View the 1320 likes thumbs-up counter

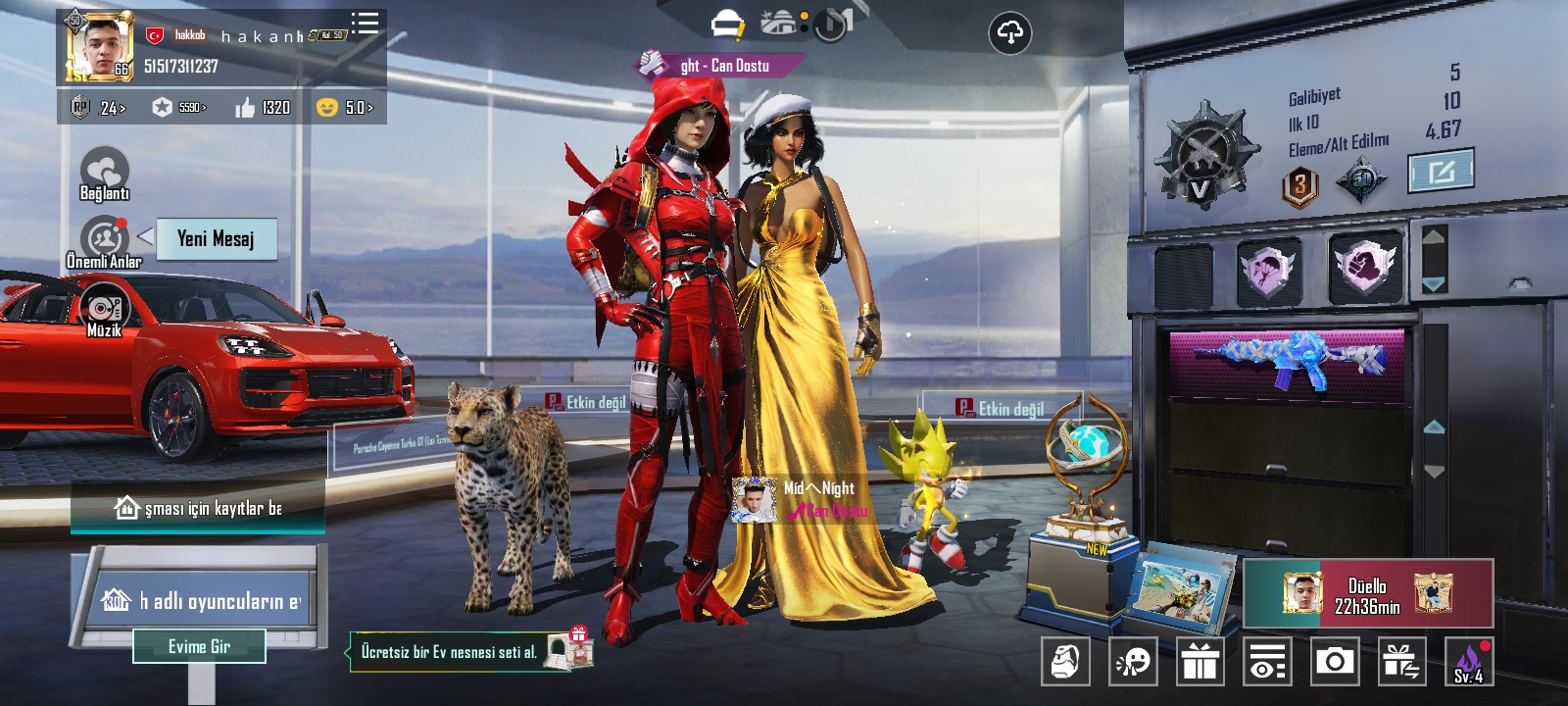point(263,107)
